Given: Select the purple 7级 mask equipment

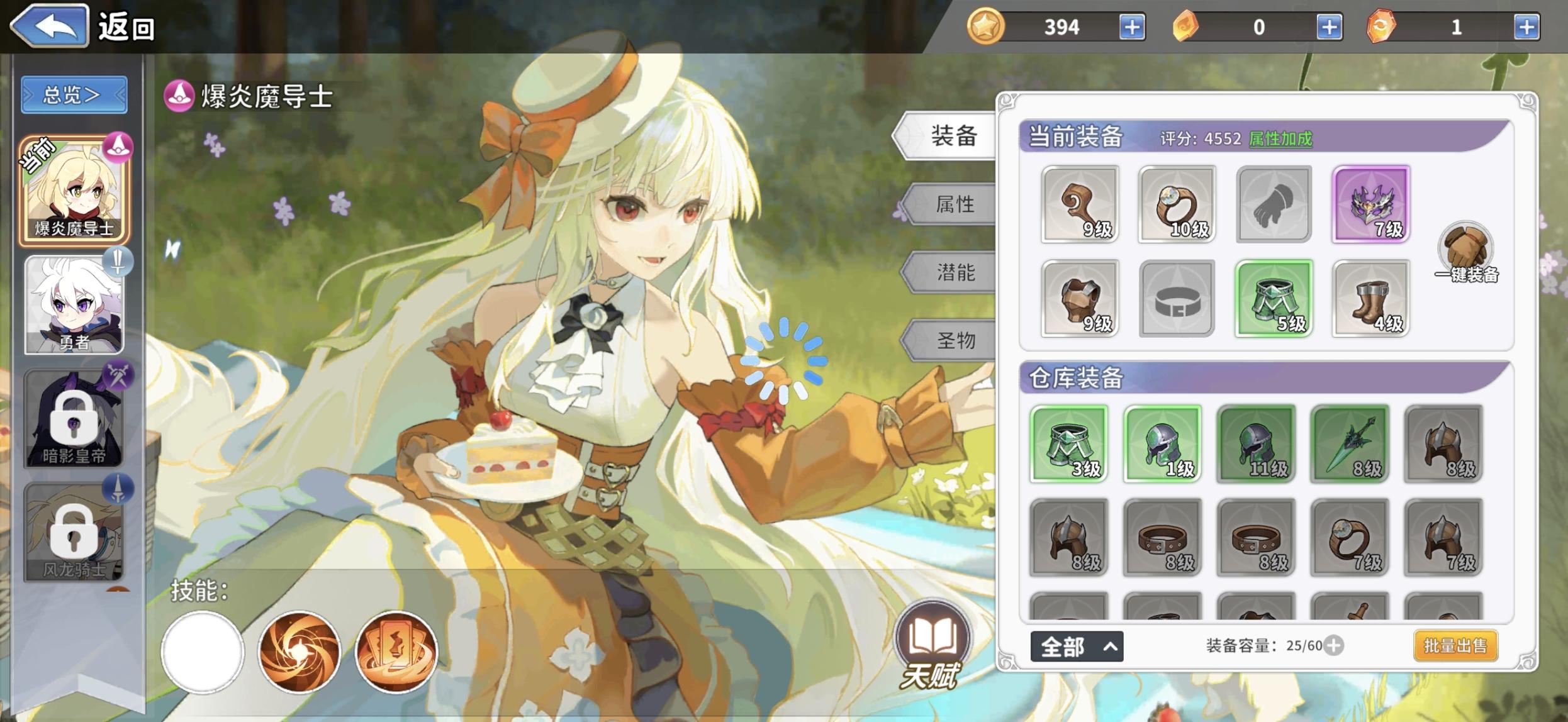Looking at the screenshot, I should click(x=1370, y=204).
